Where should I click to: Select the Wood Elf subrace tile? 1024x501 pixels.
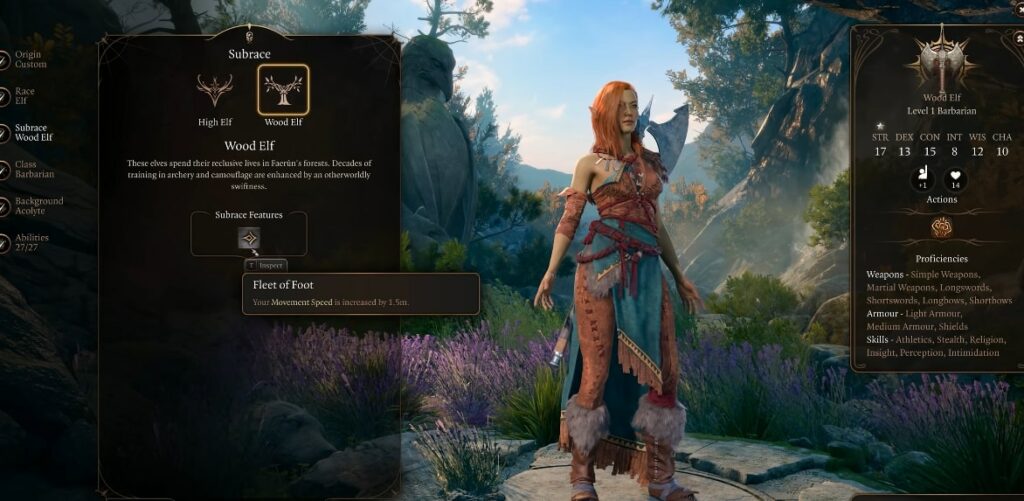coord(283,91)
